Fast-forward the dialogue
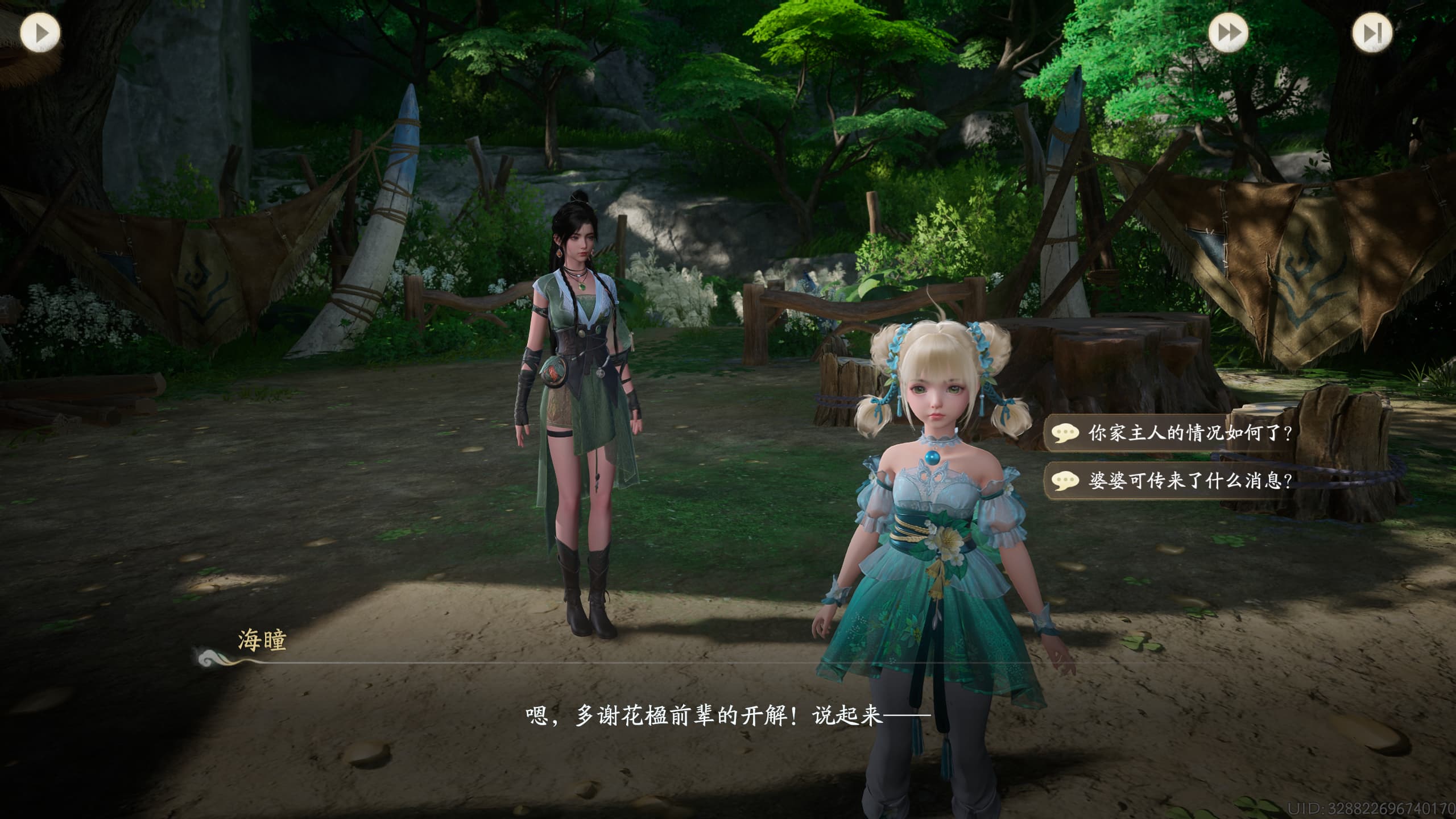Image resolution: width=1456 pixels, height=819 pixels. point(1228,33)
